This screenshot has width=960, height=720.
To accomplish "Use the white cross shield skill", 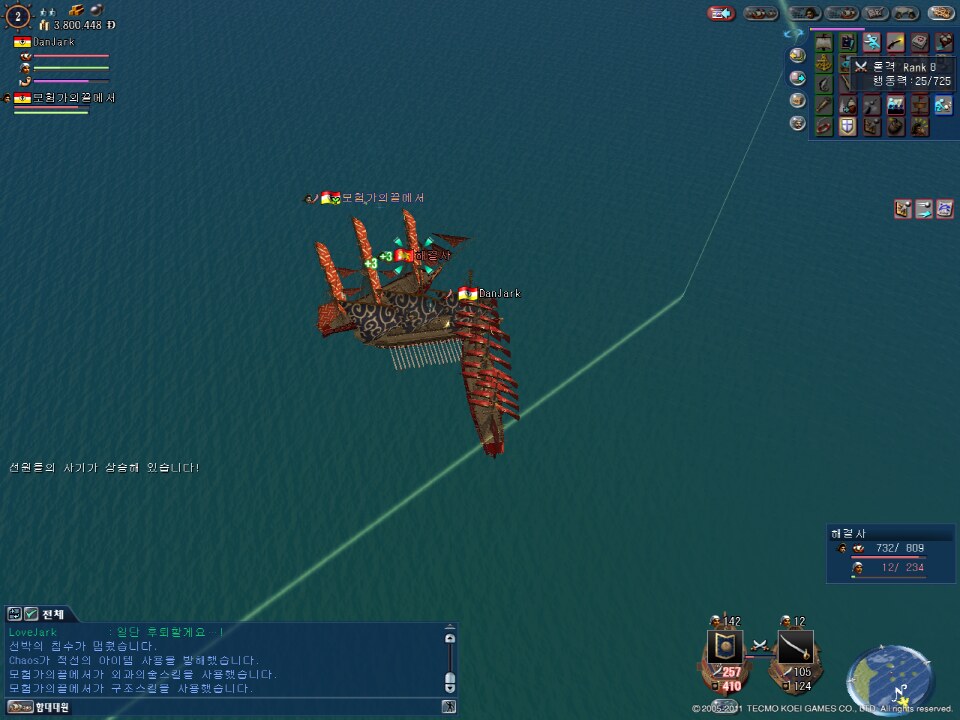I will 847,127.
